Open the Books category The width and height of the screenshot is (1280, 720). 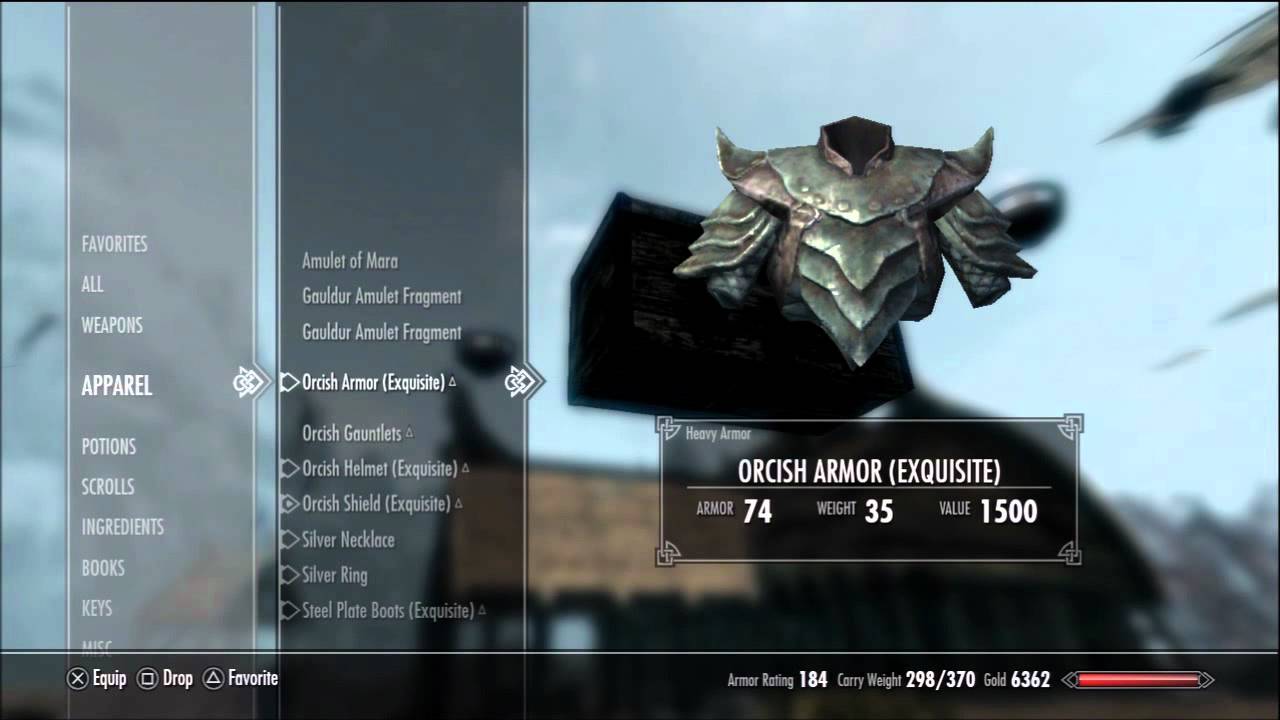coord(103,568)
